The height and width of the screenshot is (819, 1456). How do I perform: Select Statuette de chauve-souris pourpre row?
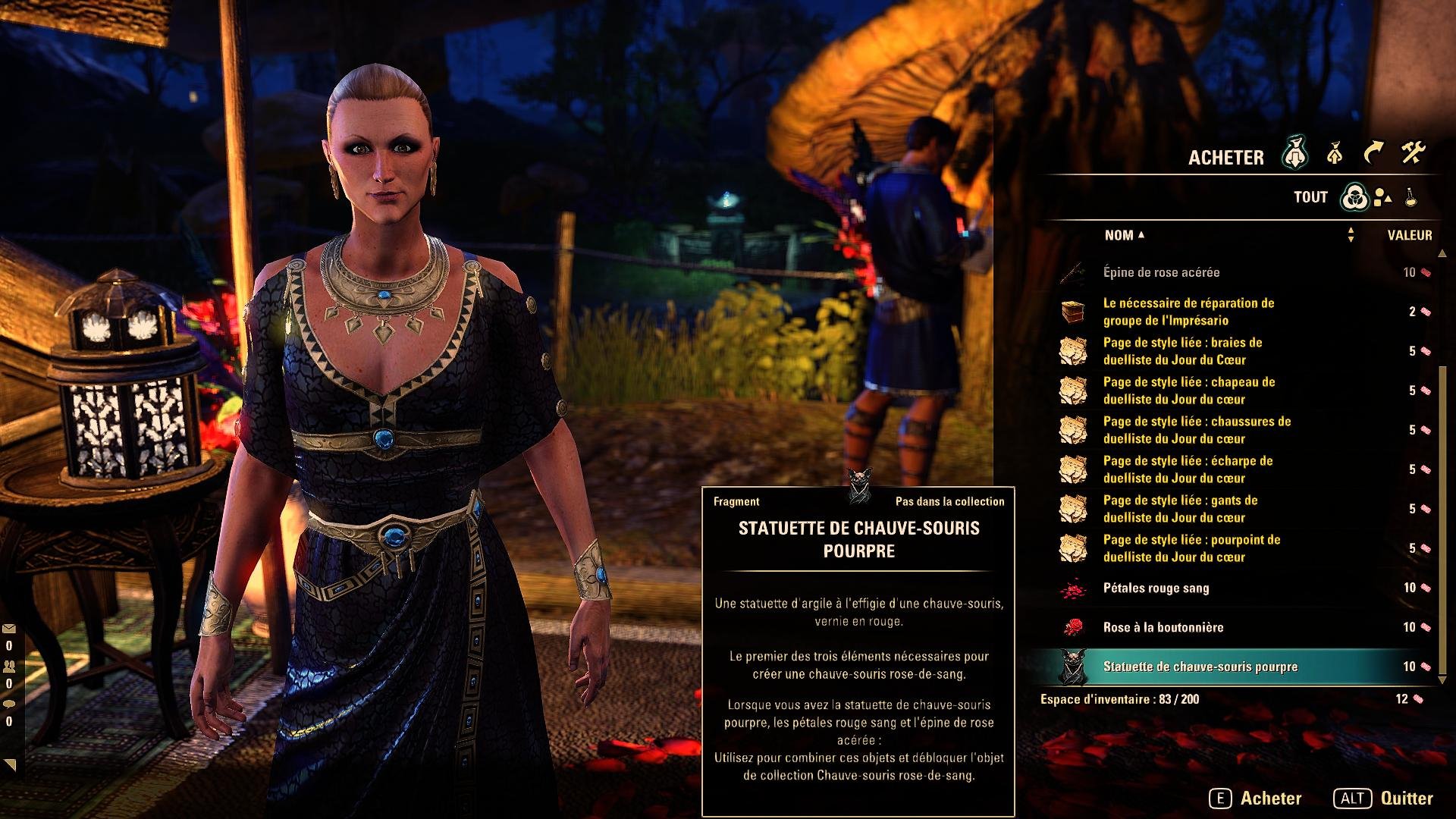point(1200,667)
